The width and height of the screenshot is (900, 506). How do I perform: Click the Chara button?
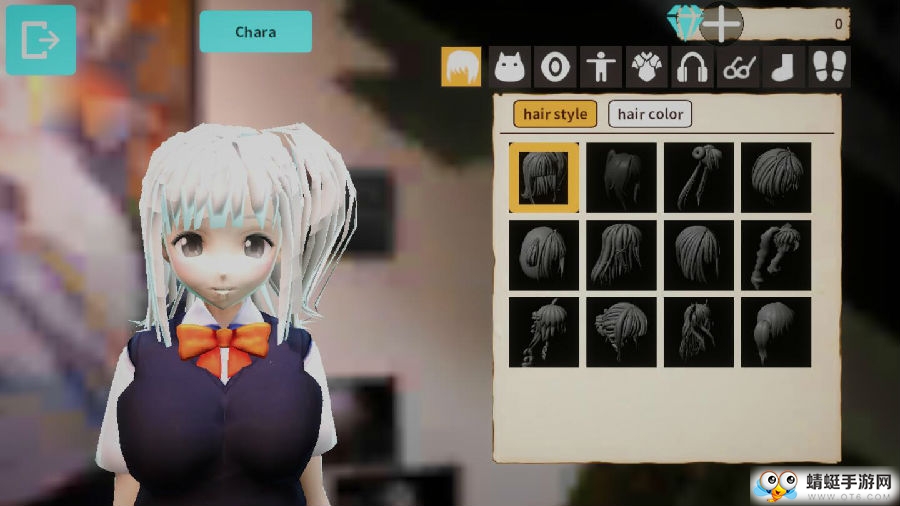point(255,32)
